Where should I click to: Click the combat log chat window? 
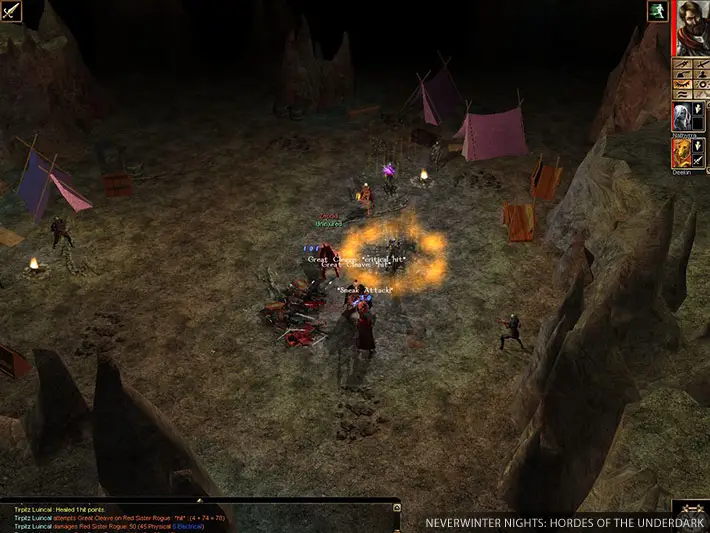(200, 516)
